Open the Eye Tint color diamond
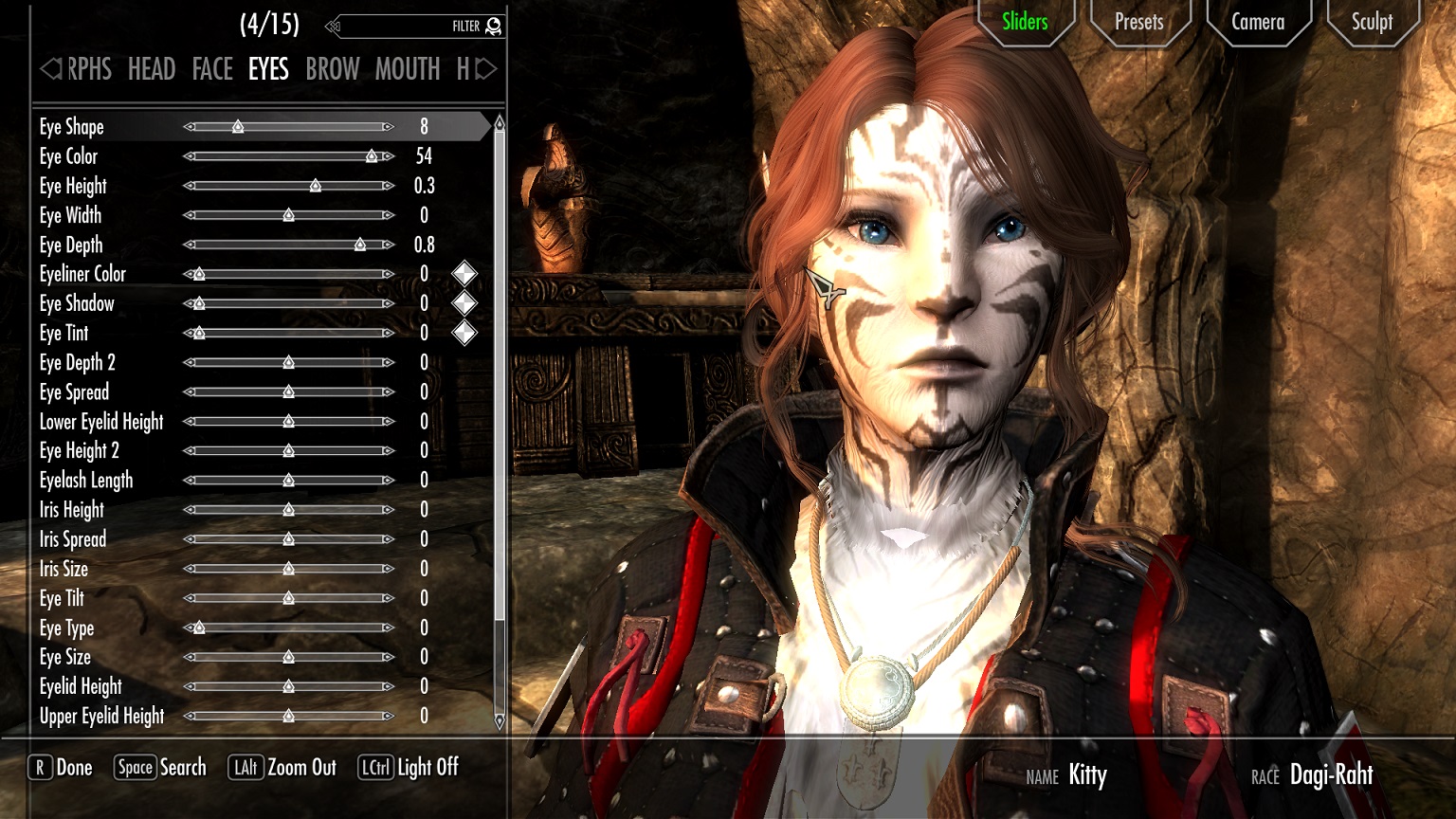This screenshot has width=1456, height=819. [x=464, y=333]
